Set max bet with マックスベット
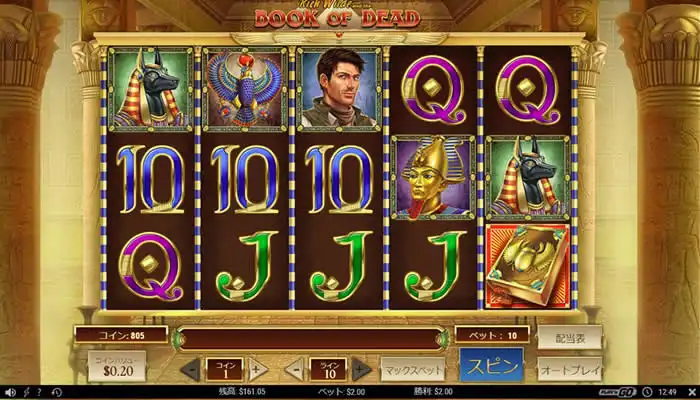 (413, 368)
